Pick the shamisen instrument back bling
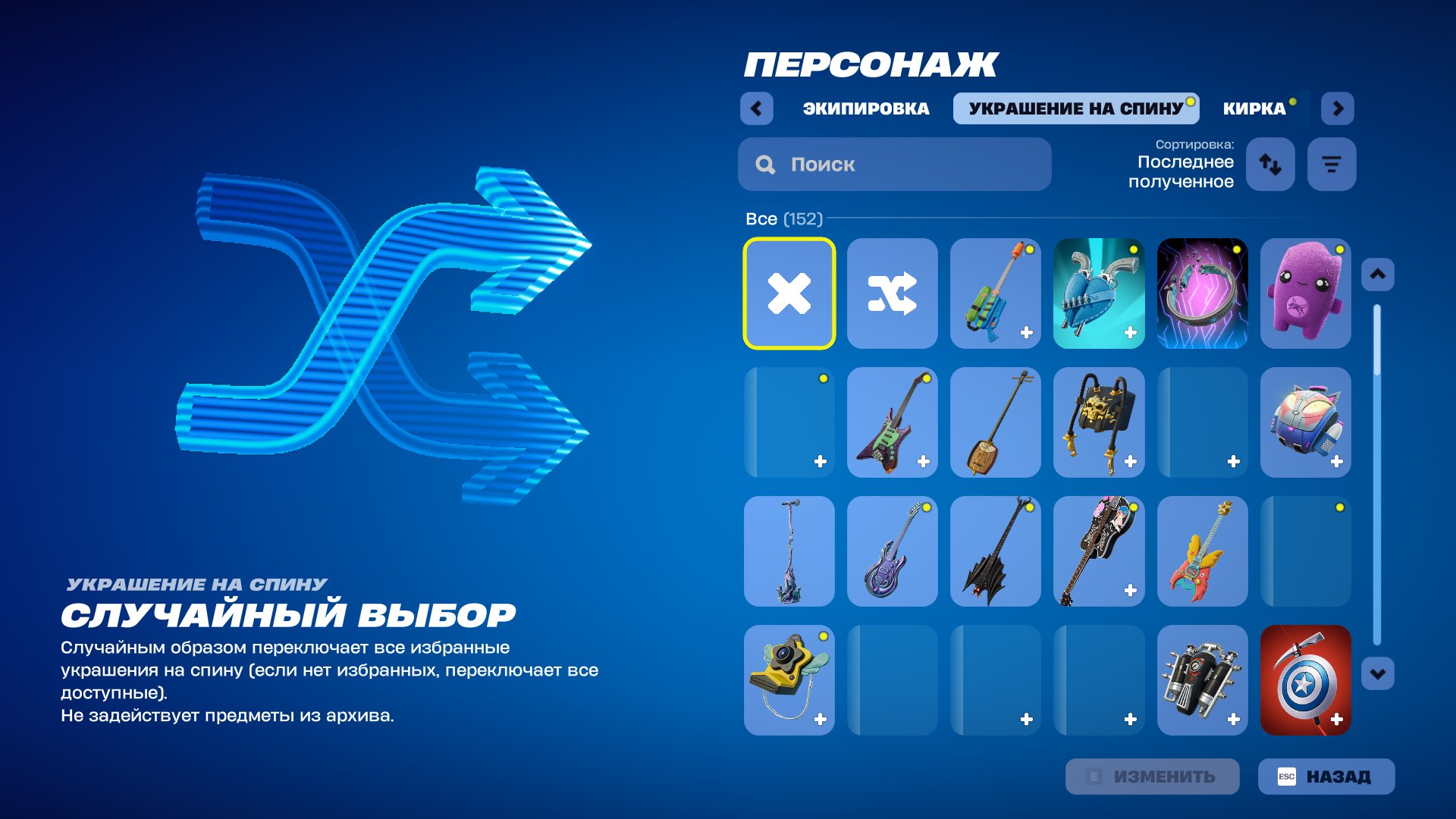The width and height of the screenshot is (1456, 819). (x=995, y=422)
